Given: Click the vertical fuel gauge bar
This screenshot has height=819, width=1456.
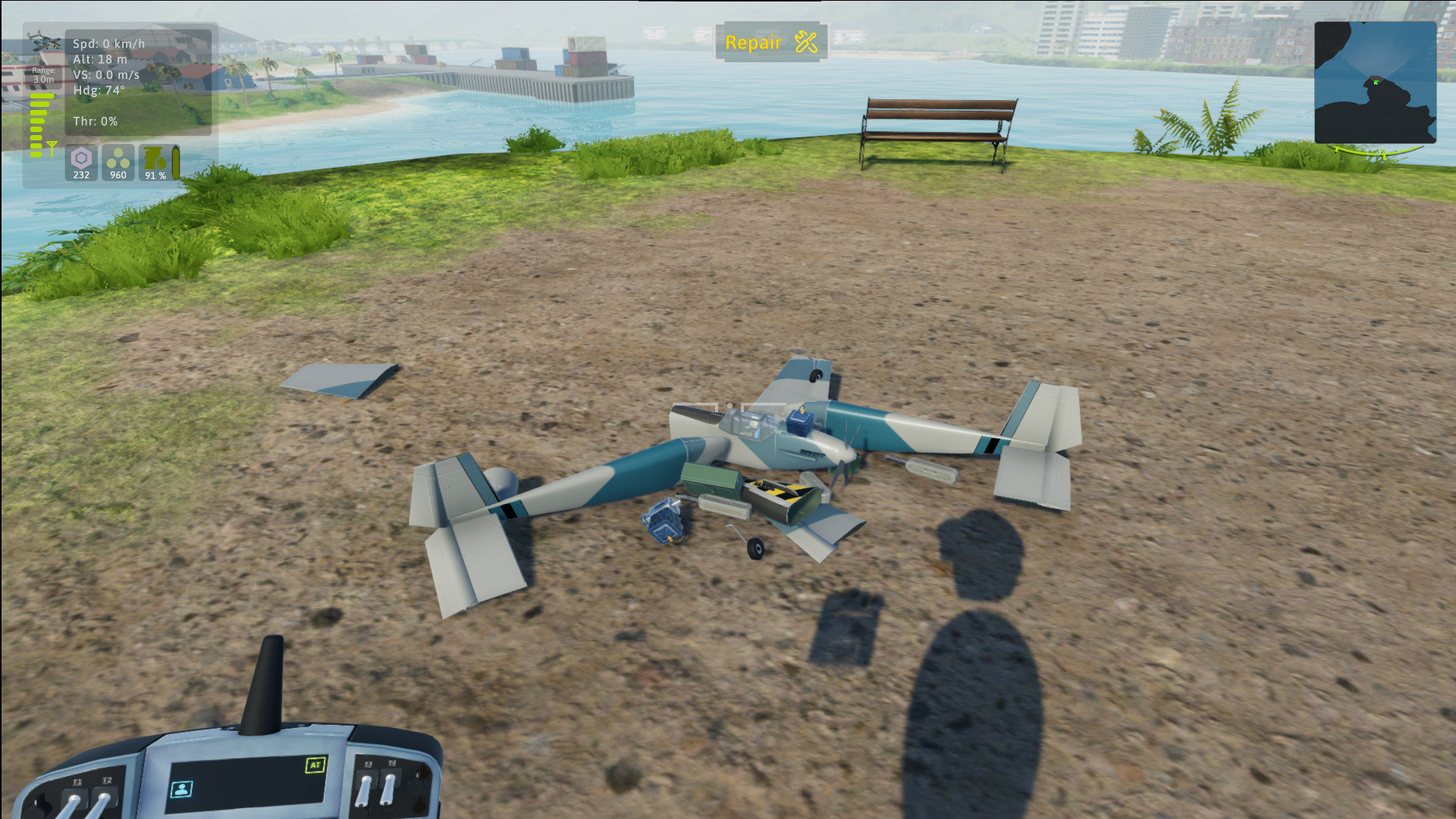Looking at the screenshot, I should tap(175, 162).
